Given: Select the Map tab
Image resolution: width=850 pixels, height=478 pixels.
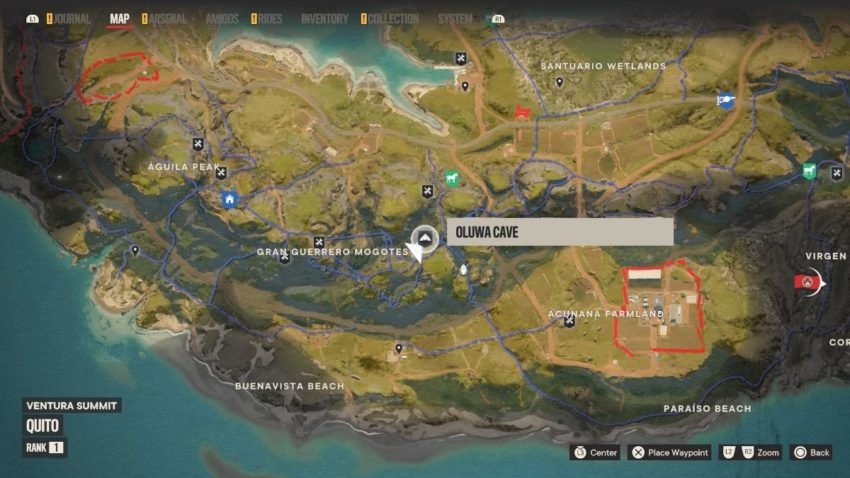Looking at the screenshot, I should click(x=119, y=18).
